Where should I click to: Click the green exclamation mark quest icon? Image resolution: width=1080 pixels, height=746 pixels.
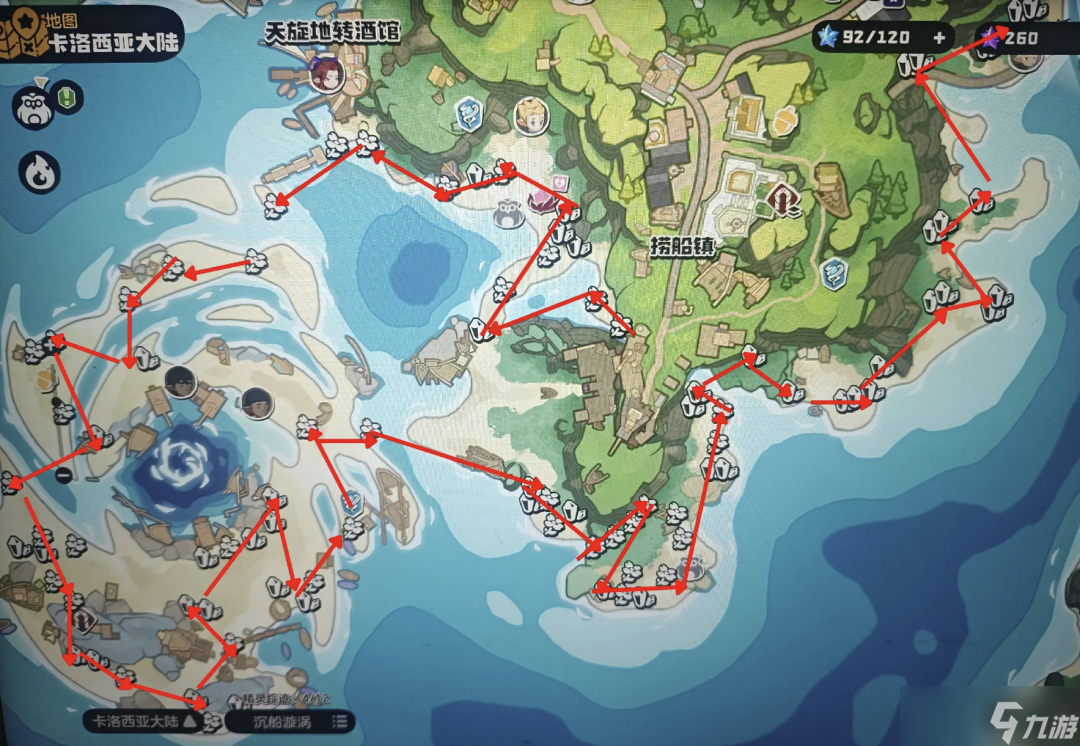coord(68,97)
